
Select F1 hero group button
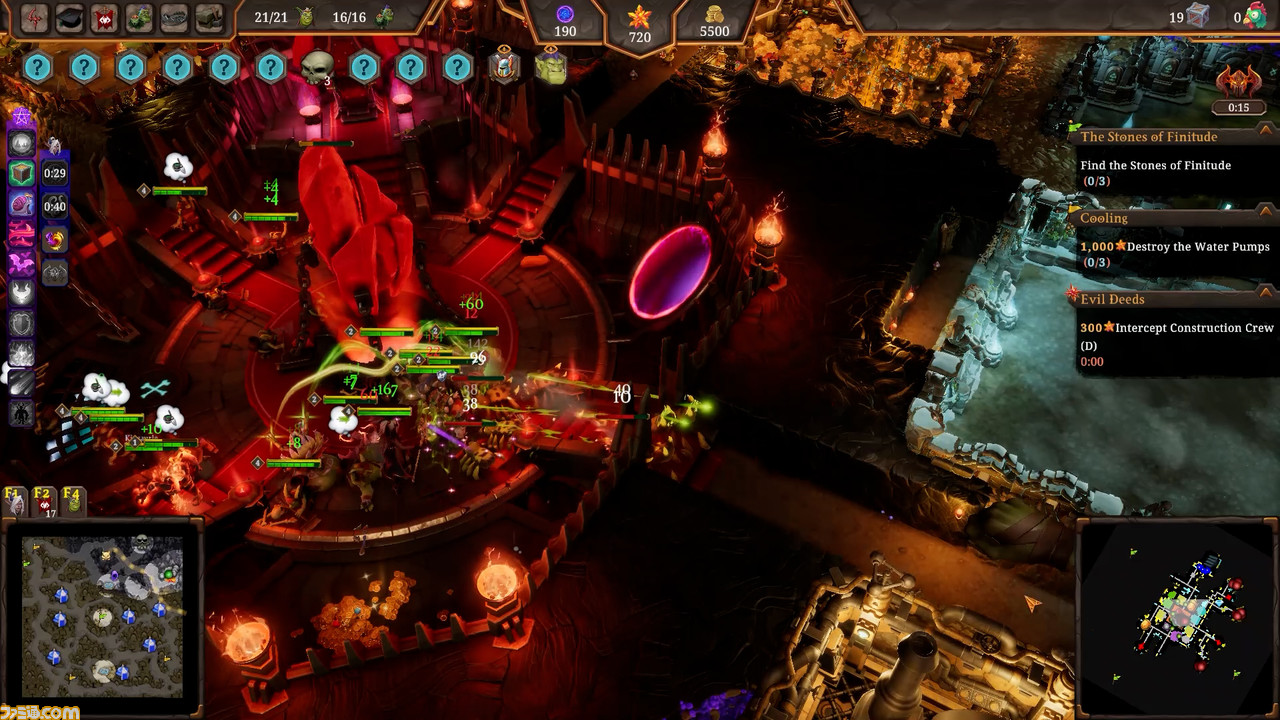(x=15, y=501)
